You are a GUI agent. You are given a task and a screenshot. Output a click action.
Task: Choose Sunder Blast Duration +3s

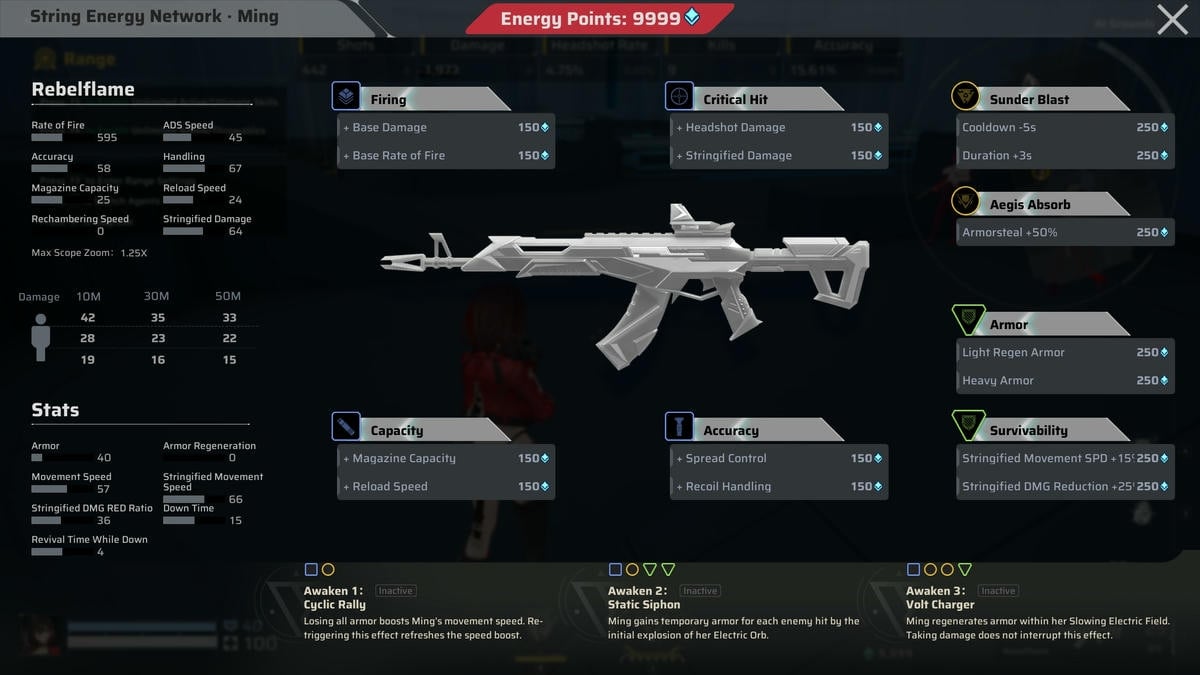[x=1064, y=156]
